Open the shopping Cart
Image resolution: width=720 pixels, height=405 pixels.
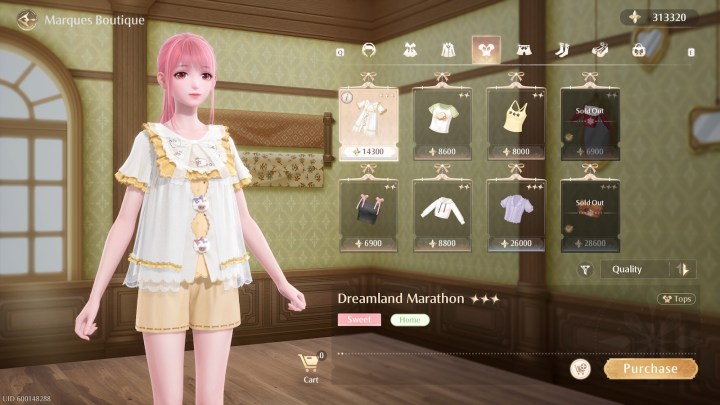tap(310, 365)
